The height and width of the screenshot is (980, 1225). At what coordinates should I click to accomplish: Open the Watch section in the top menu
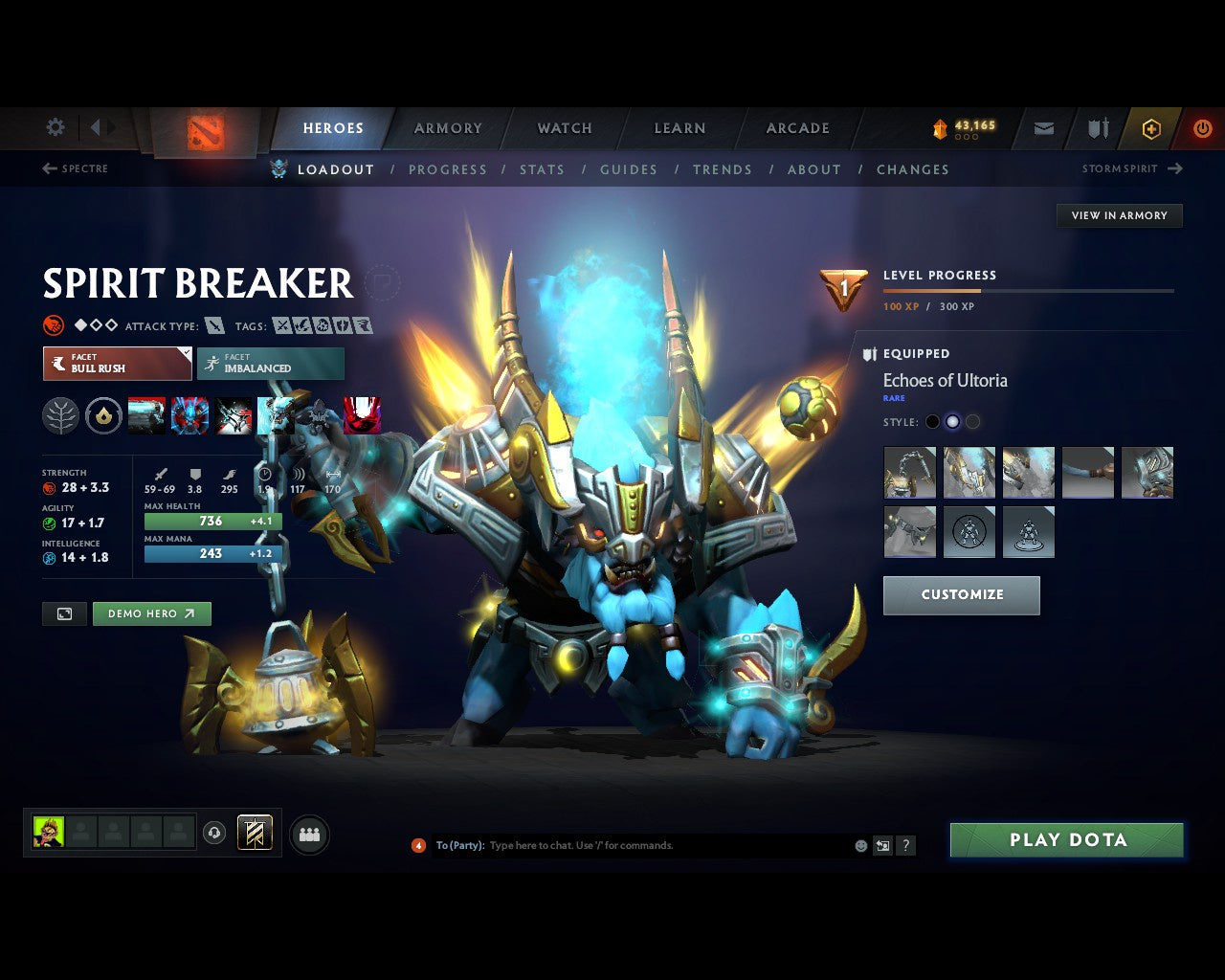(564, 127)
